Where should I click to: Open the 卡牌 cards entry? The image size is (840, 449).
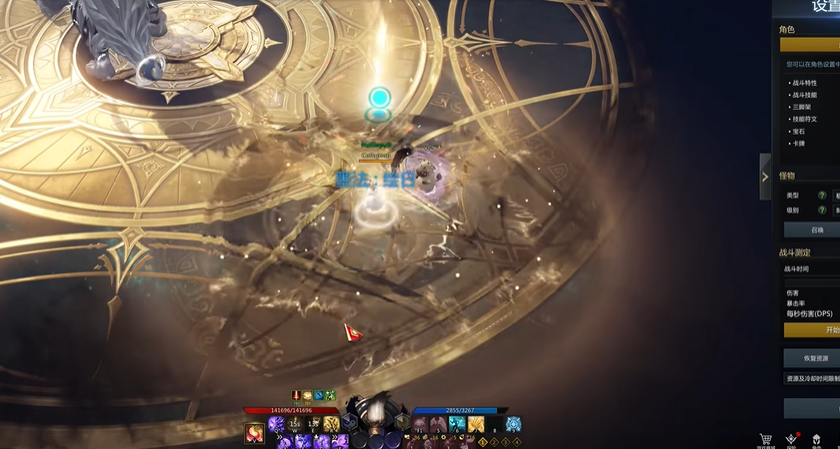click(x=799, y=143)
